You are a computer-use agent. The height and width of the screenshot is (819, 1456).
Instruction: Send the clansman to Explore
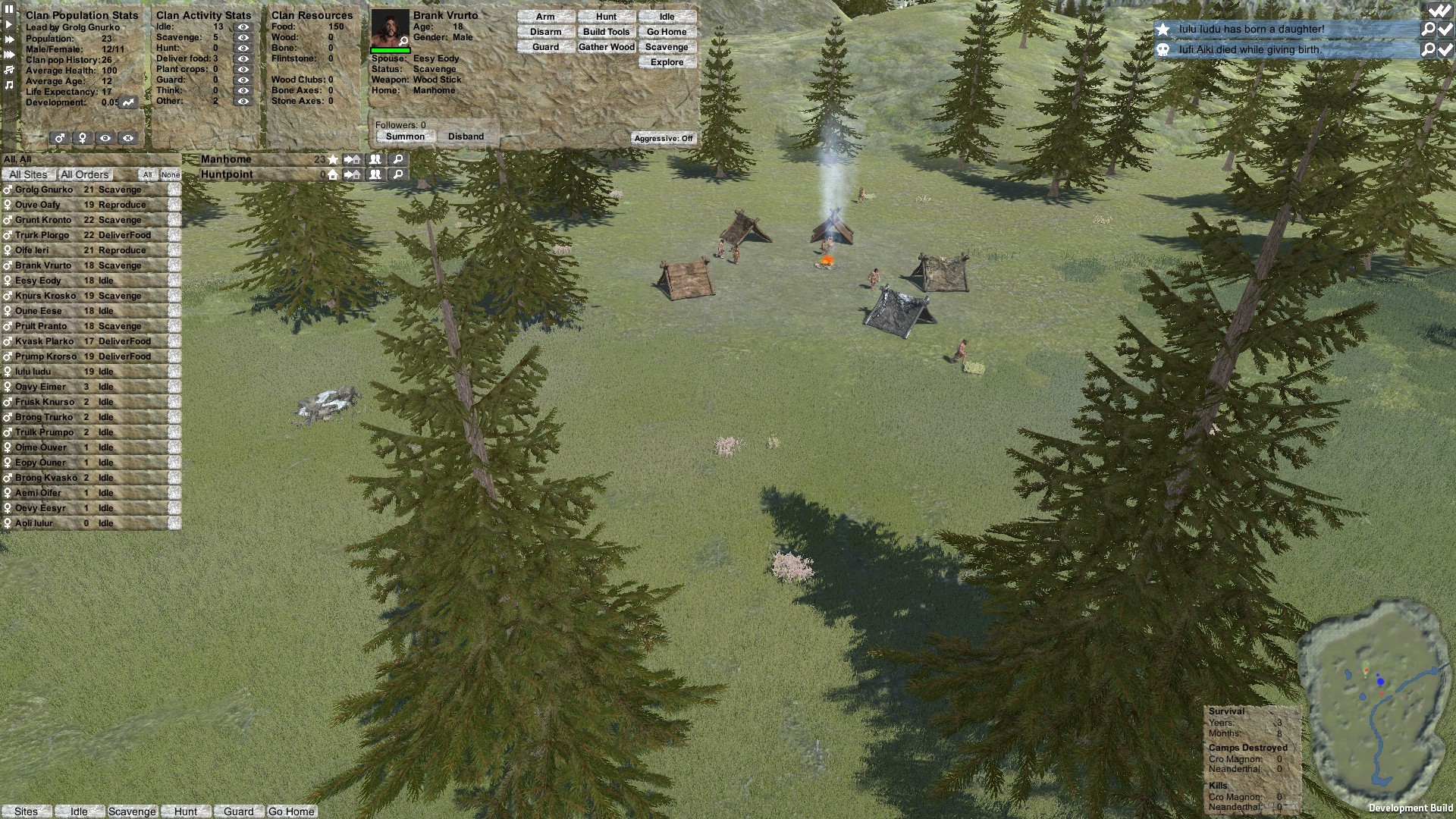pyautogui.click(x=667, y=62)
